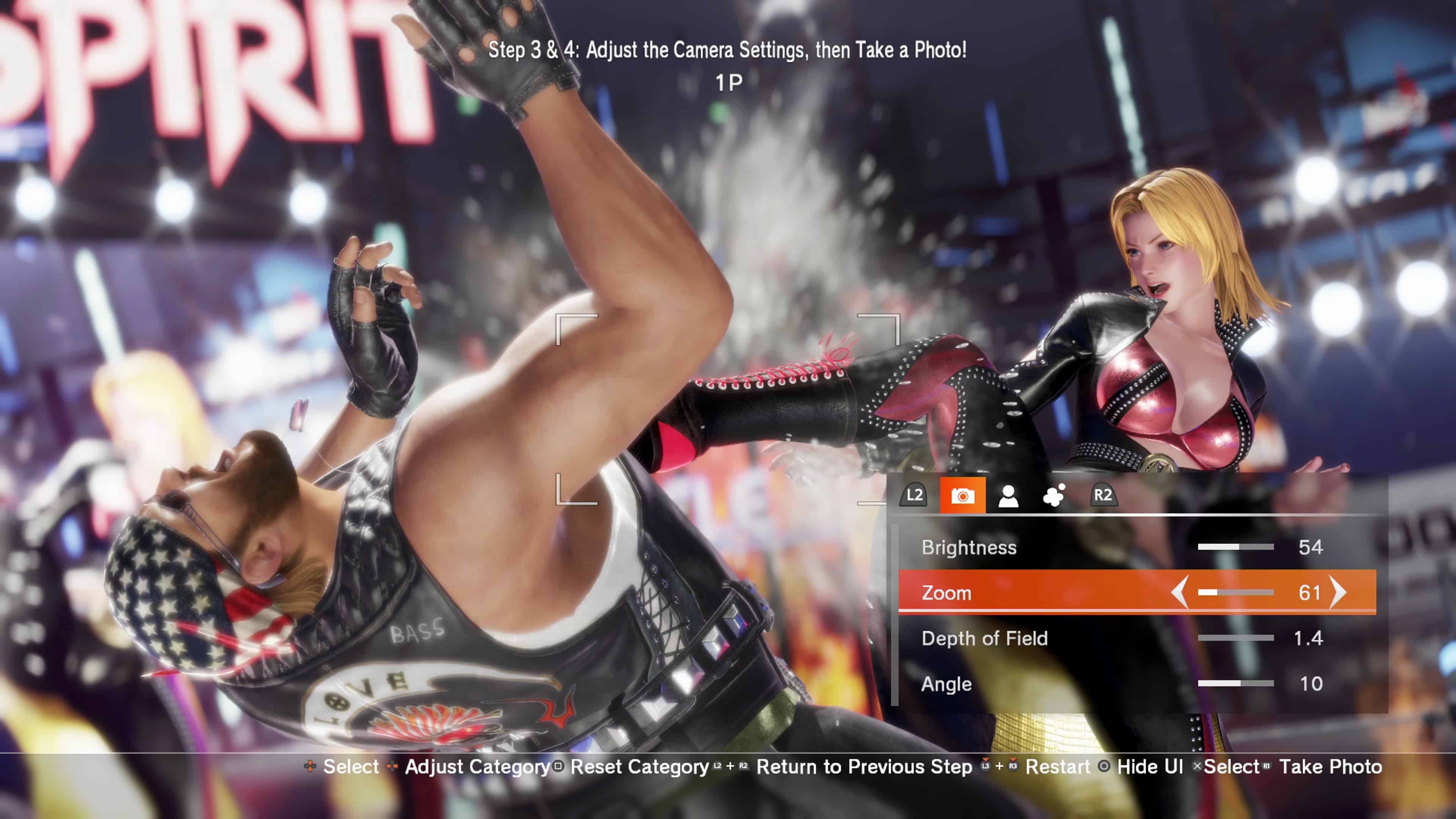Click Restart in the bottom bar

coord(1058,766)
